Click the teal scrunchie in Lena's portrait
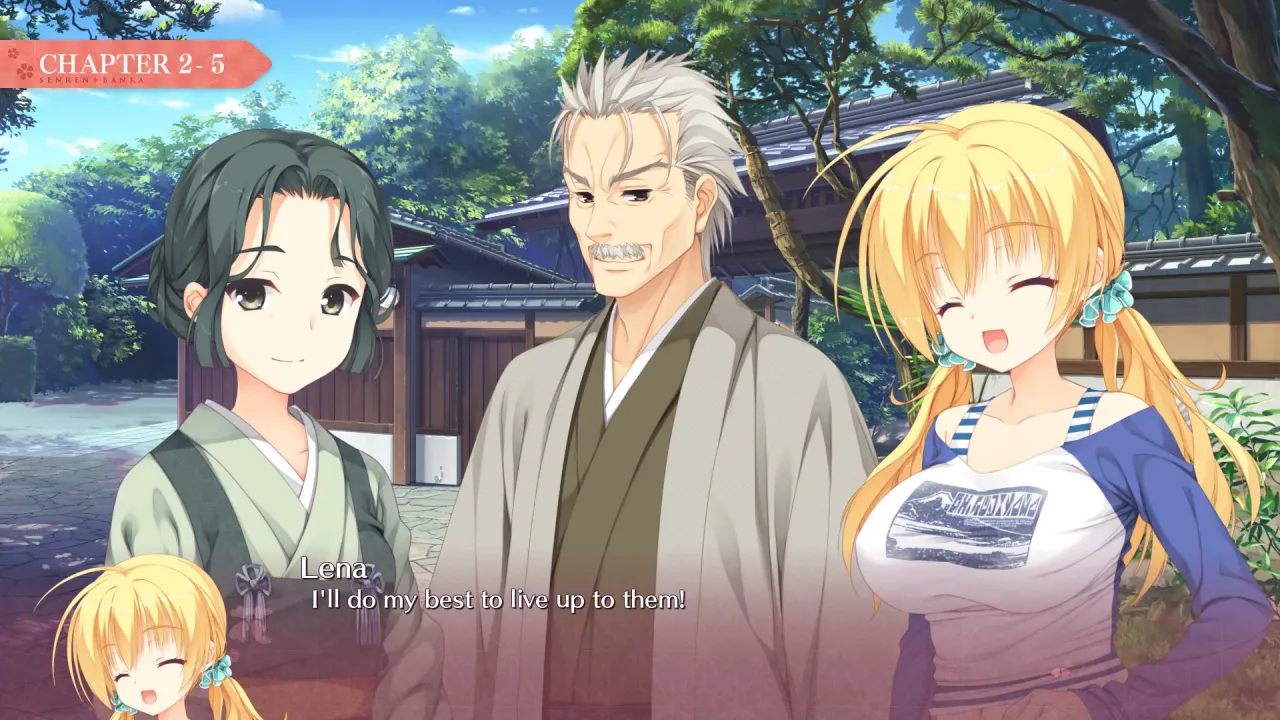 (218, 672)
